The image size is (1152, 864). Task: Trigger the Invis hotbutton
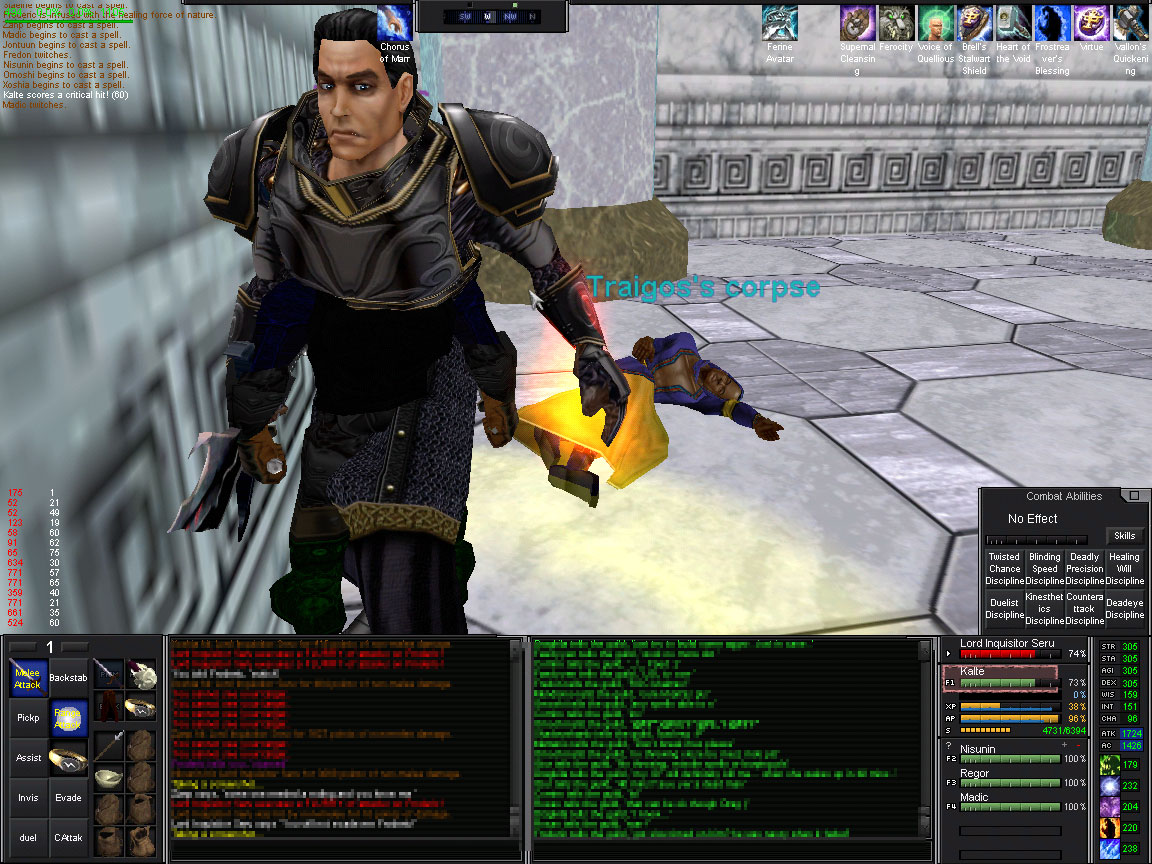point(28,798)
